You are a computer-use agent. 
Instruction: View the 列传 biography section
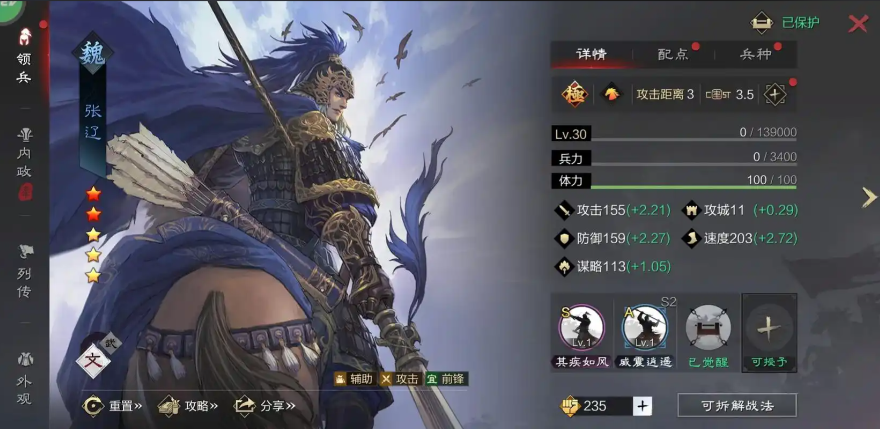[24, 270]
